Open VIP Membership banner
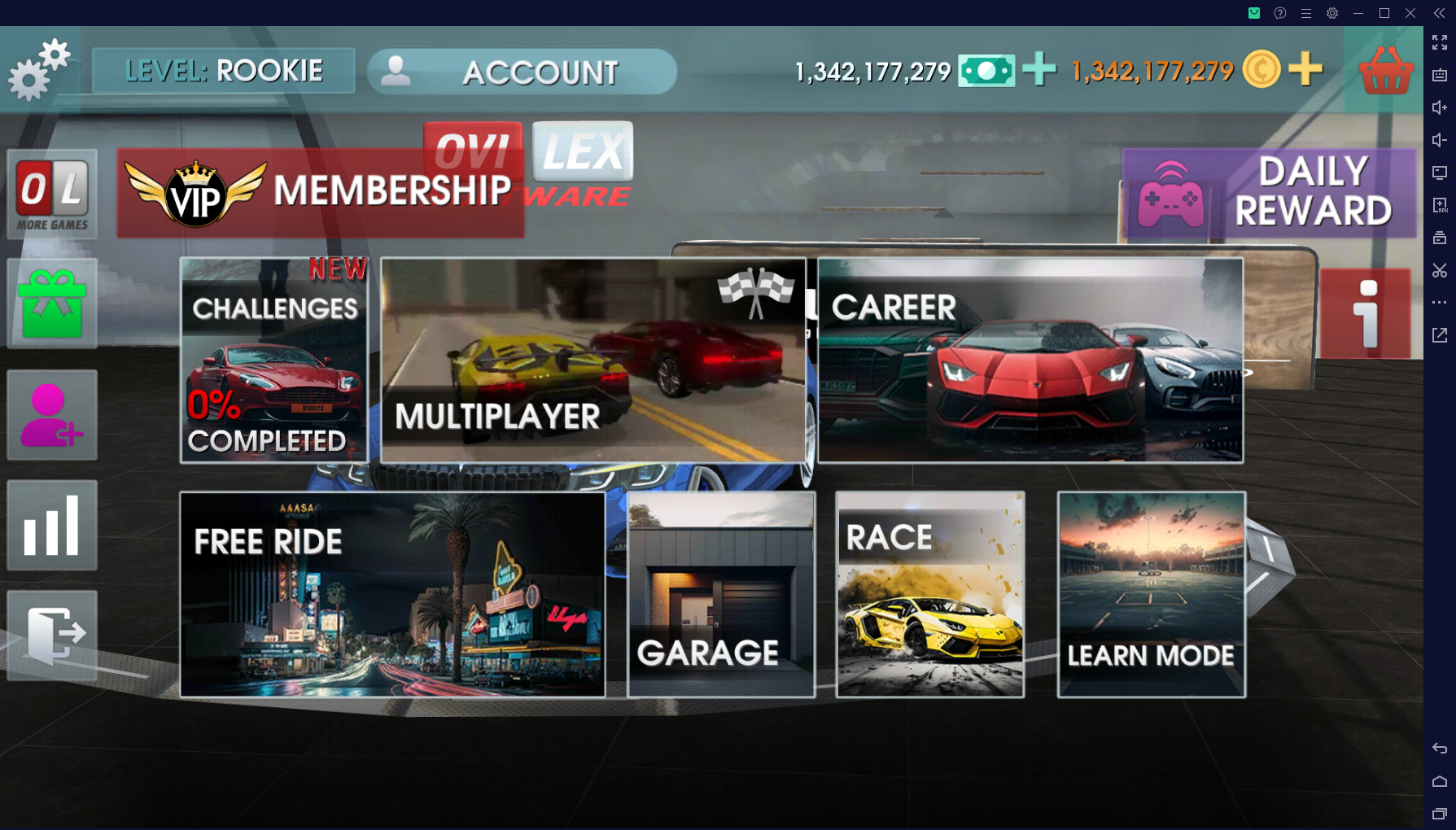The height and width of the screenshot is (830, 1456). [320, 193]
